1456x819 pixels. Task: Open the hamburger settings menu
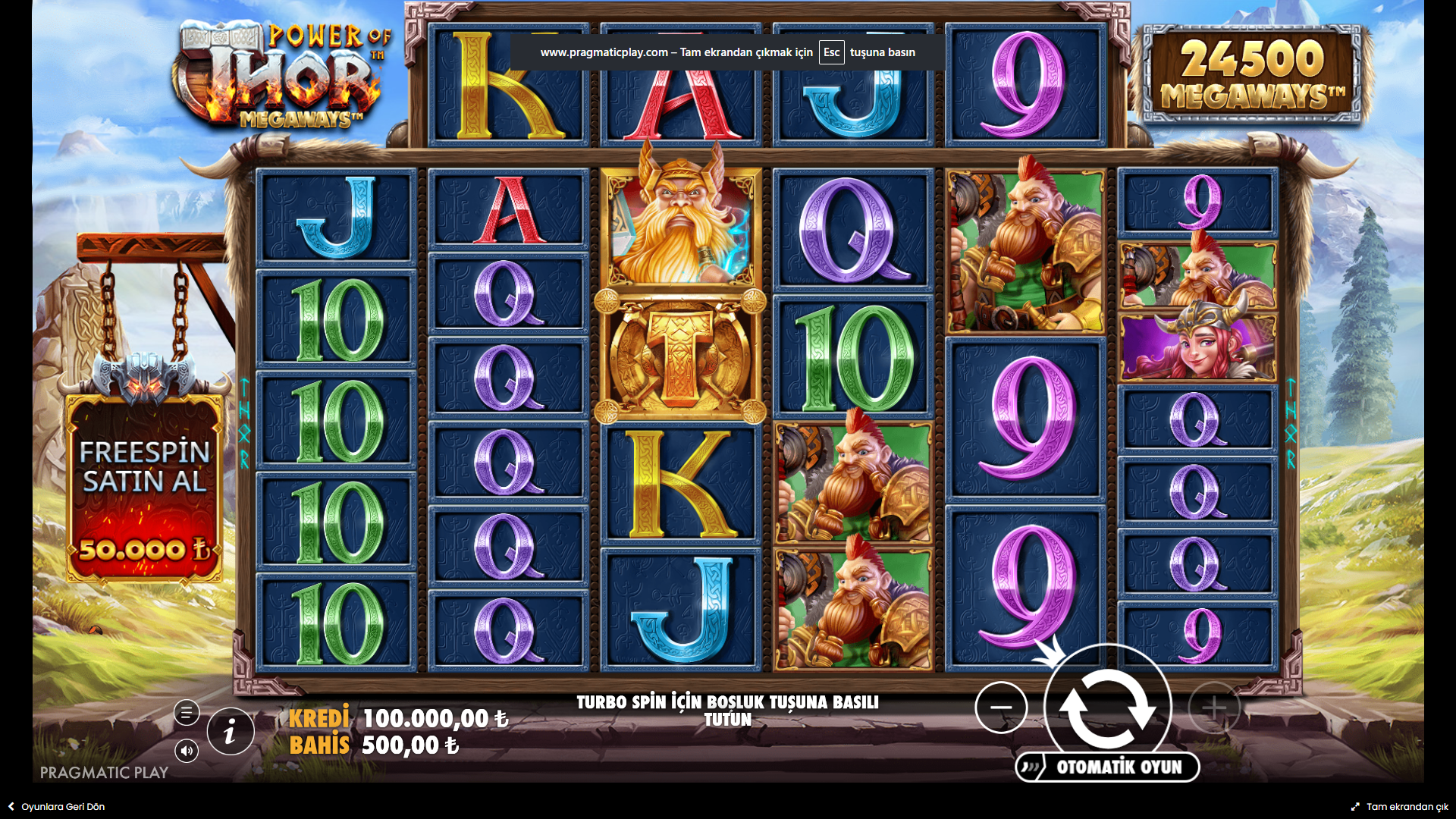(187, 713)
